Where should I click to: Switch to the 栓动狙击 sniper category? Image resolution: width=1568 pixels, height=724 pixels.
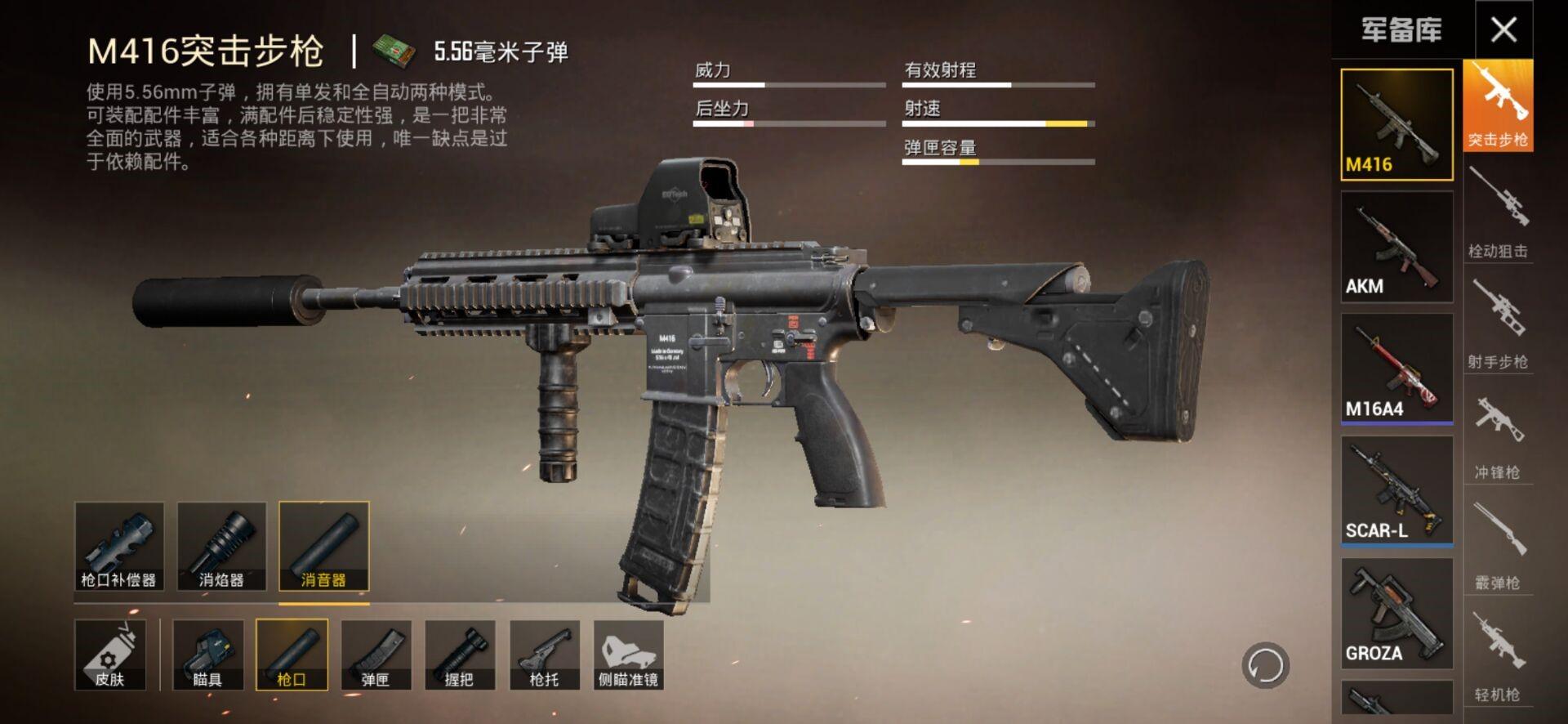coord(1498,214)
